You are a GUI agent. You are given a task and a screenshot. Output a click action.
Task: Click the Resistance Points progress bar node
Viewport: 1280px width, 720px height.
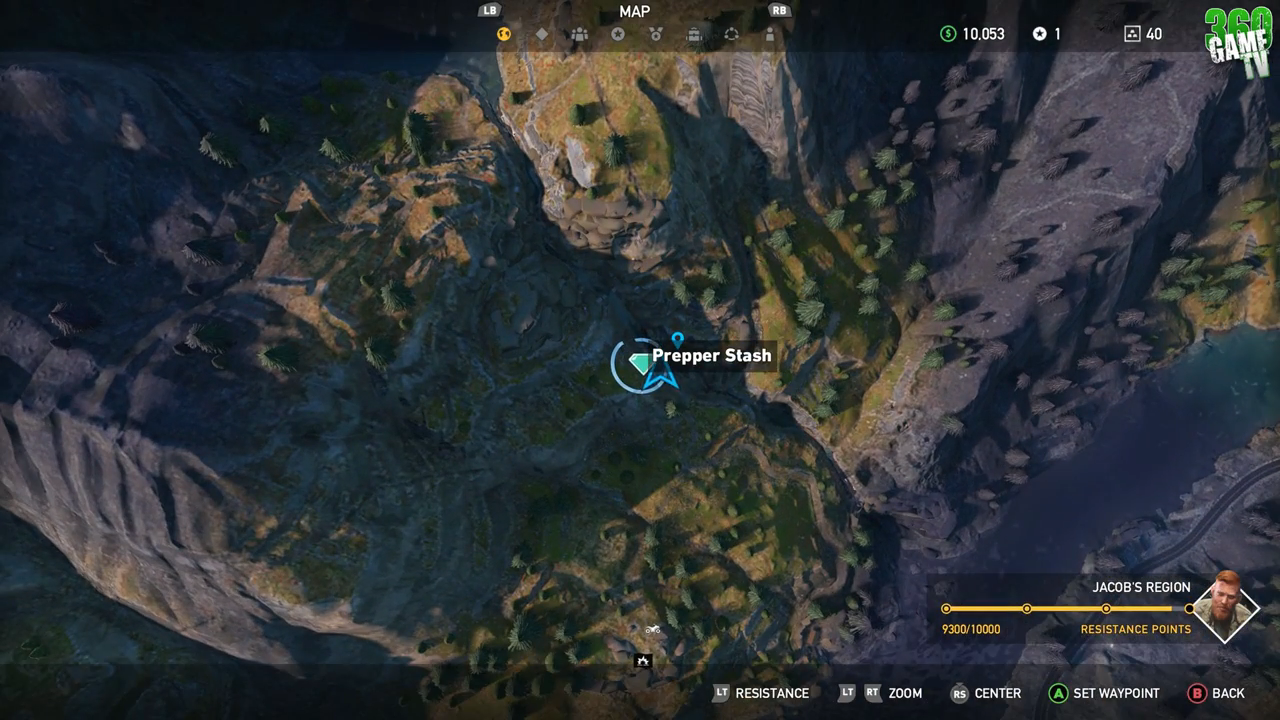(x=1026, y=607)
